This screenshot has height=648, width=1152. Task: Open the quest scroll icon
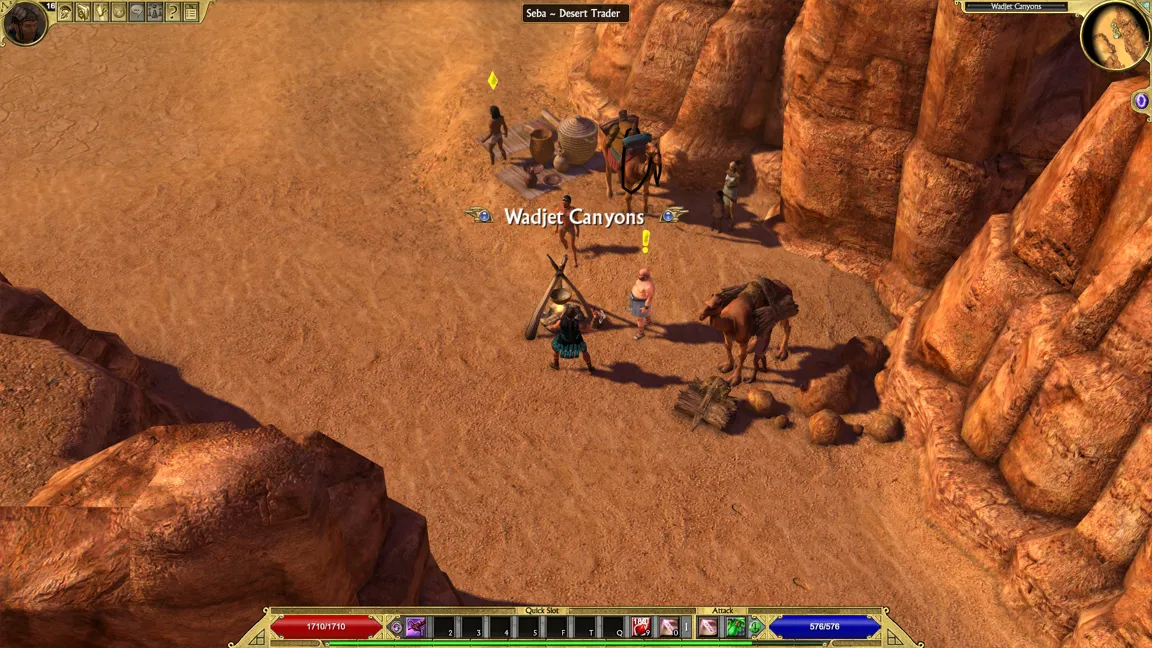coord(101,12)
